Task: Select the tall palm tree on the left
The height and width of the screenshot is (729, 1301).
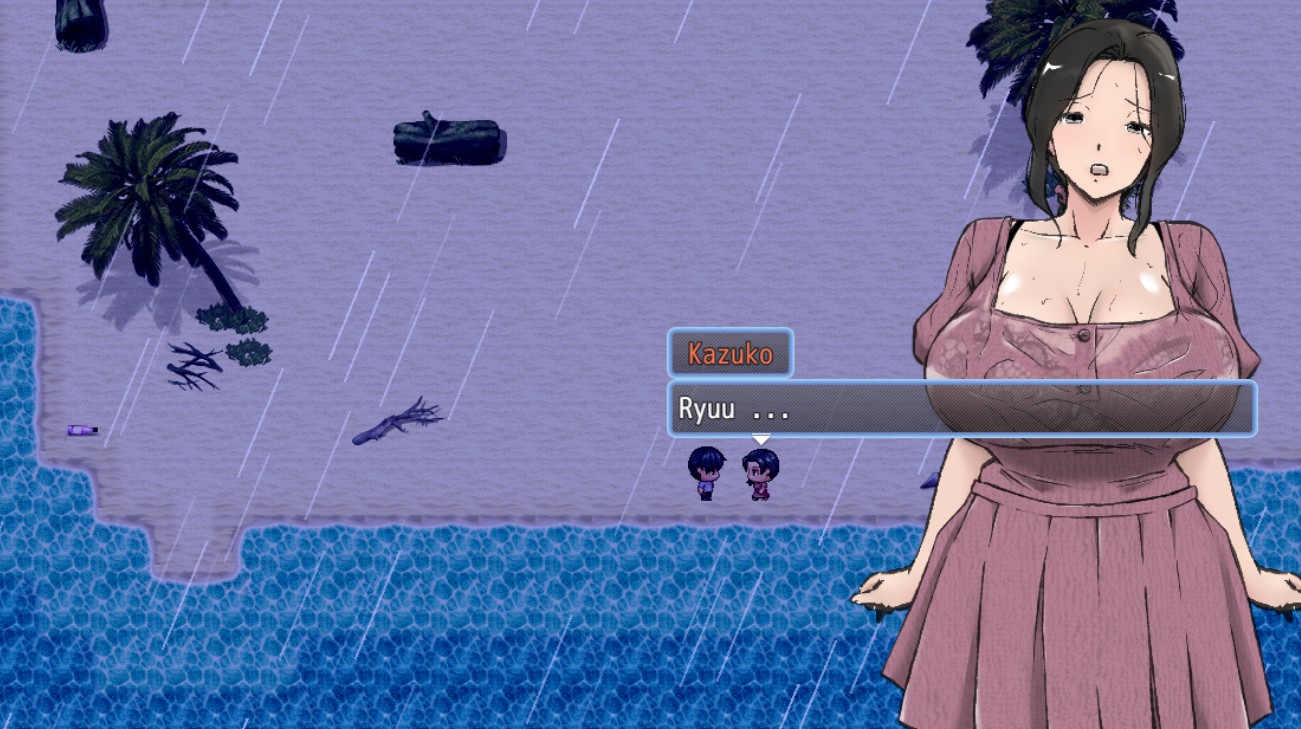Action: pos(140,200)
